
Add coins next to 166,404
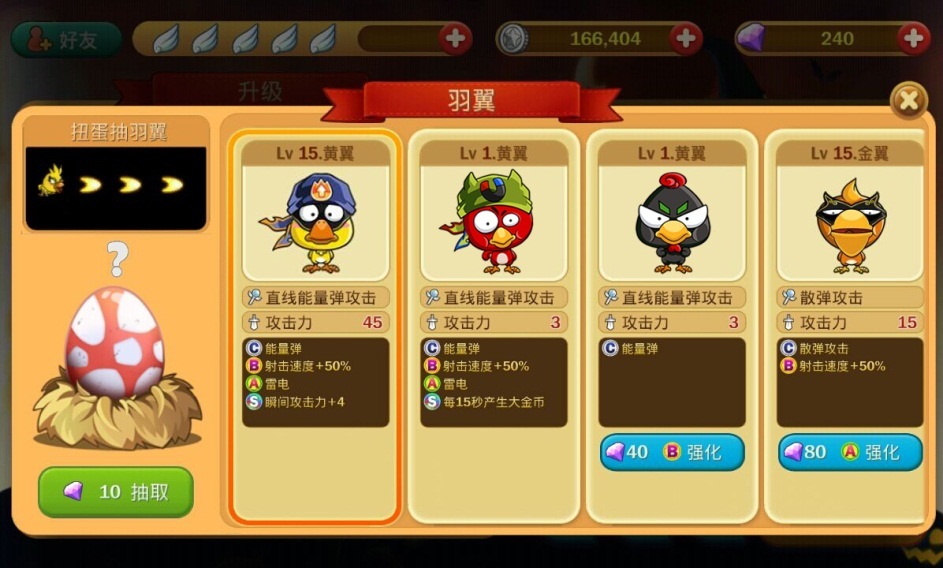pos(686,39)
